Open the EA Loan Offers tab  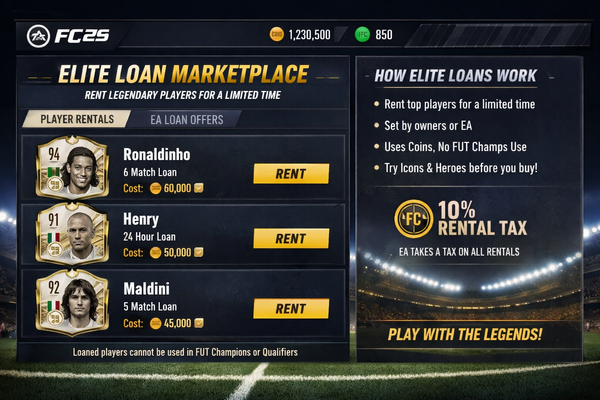tap(194, 119)
